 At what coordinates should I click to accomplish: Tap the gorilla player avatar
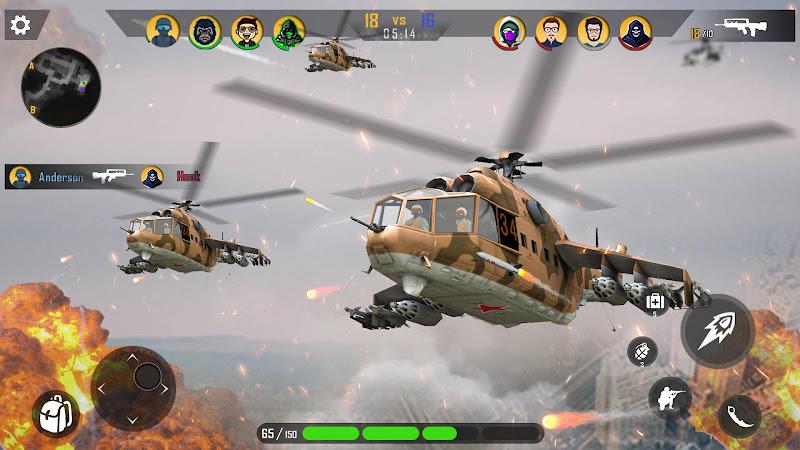click(205, 31)
